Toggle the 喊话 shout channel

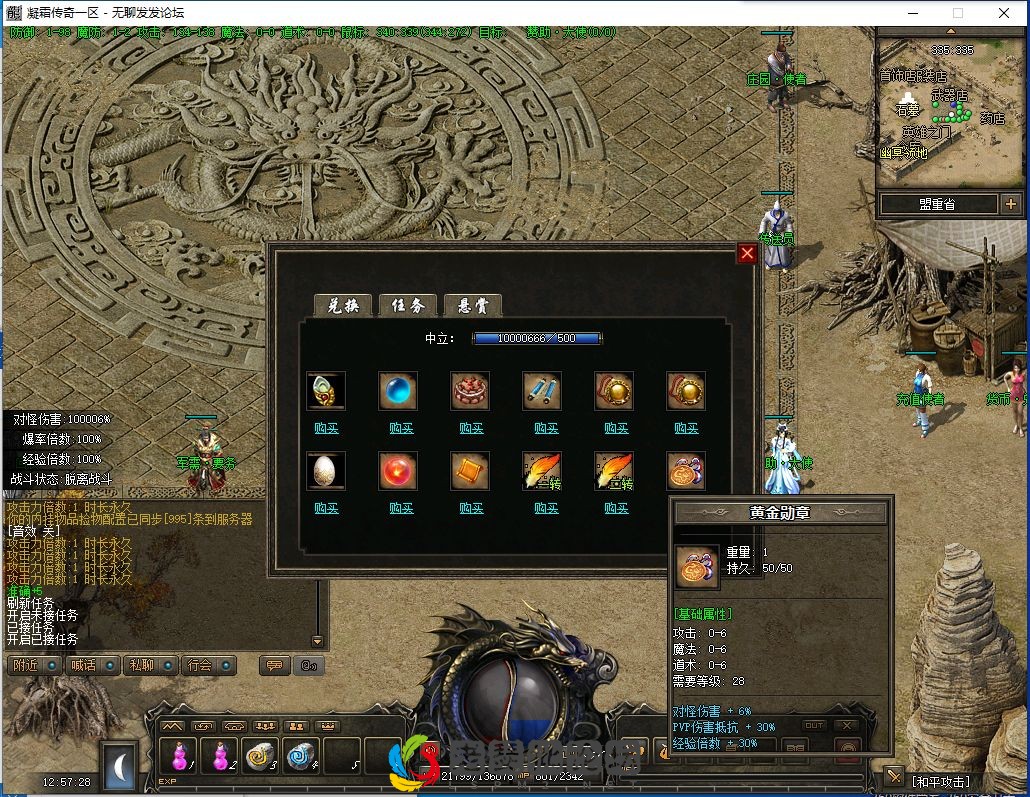[91, 665]
